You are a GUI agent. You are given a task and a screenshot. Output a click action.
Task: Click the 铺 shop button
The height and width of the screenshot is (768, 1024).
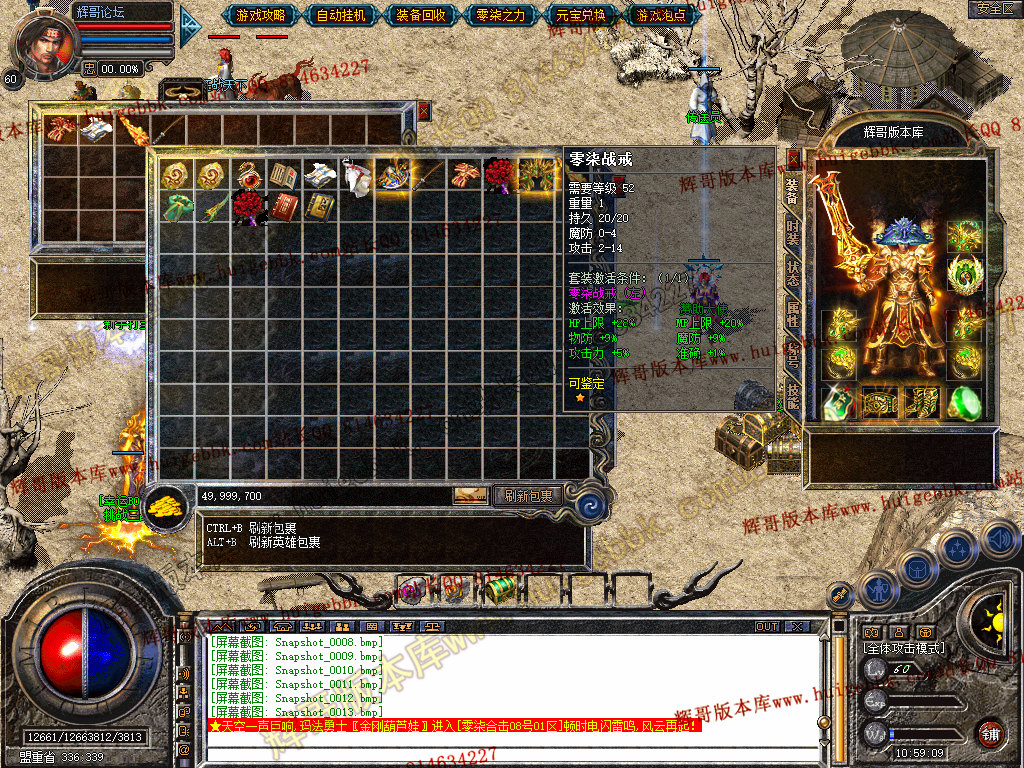coord(990,731)
